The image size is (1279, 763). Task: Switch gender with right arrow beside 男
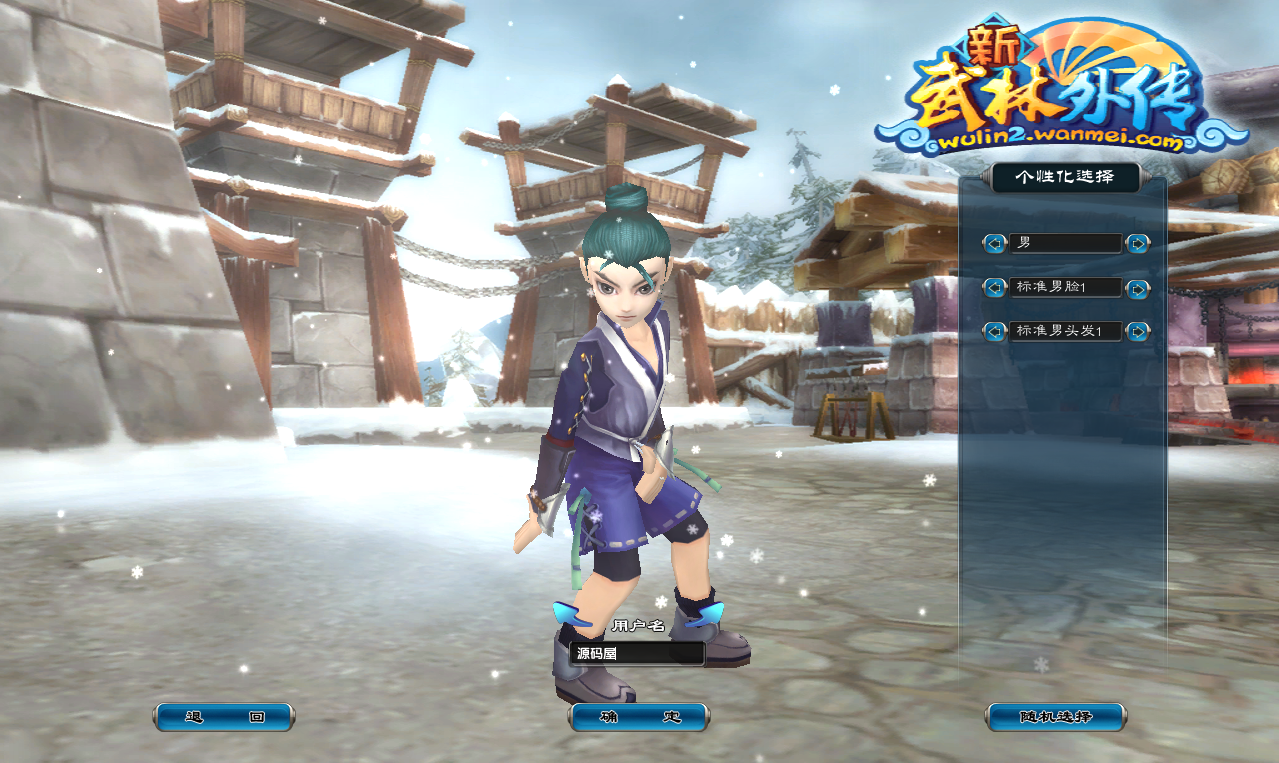[1137, 243]
